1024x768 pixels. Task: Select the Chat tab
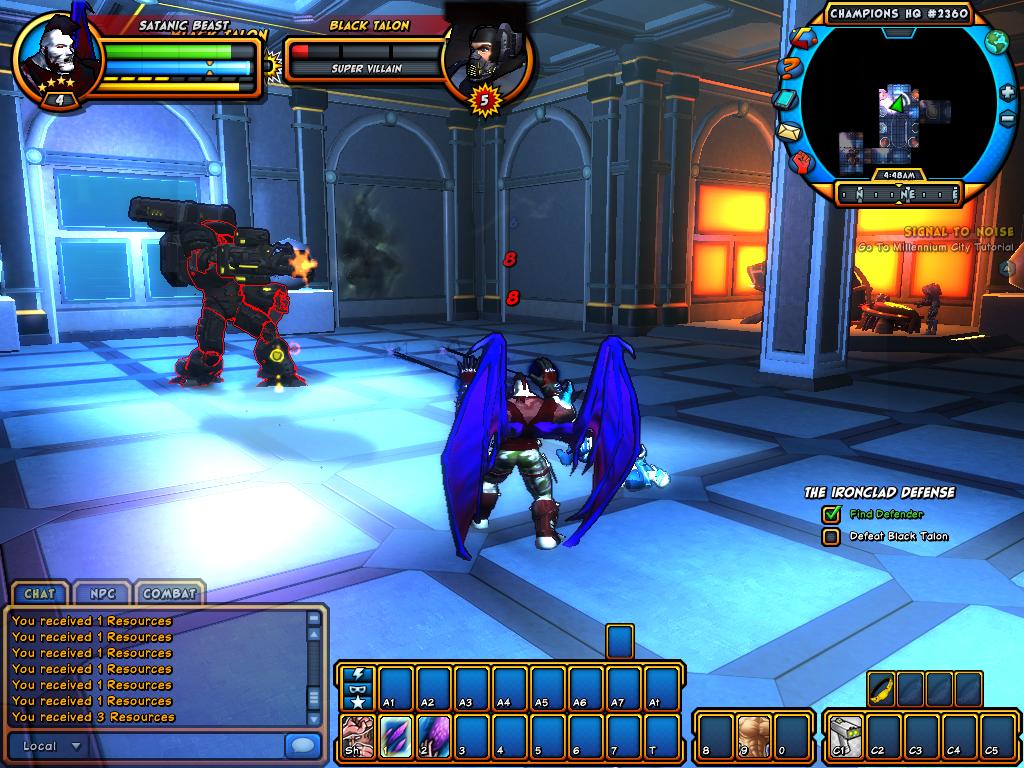(39, 593)
